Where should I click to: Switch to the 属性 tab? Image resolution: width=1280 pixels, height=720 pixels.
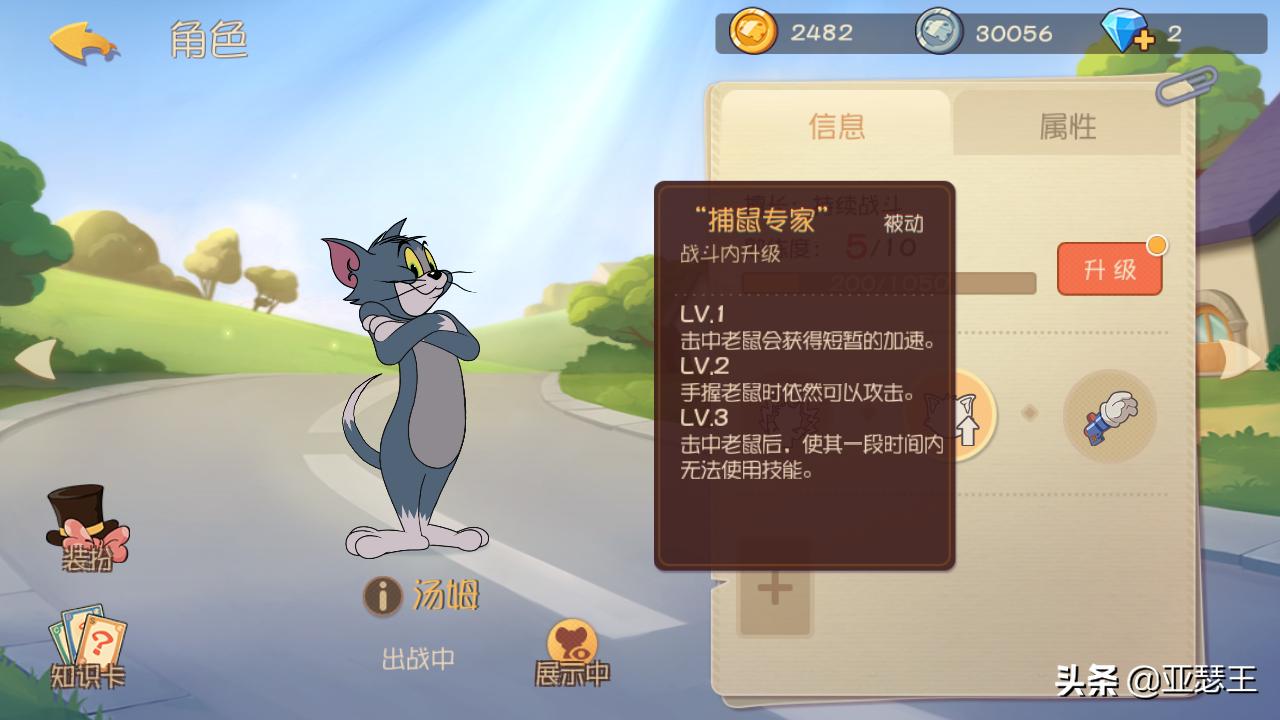1067,126
